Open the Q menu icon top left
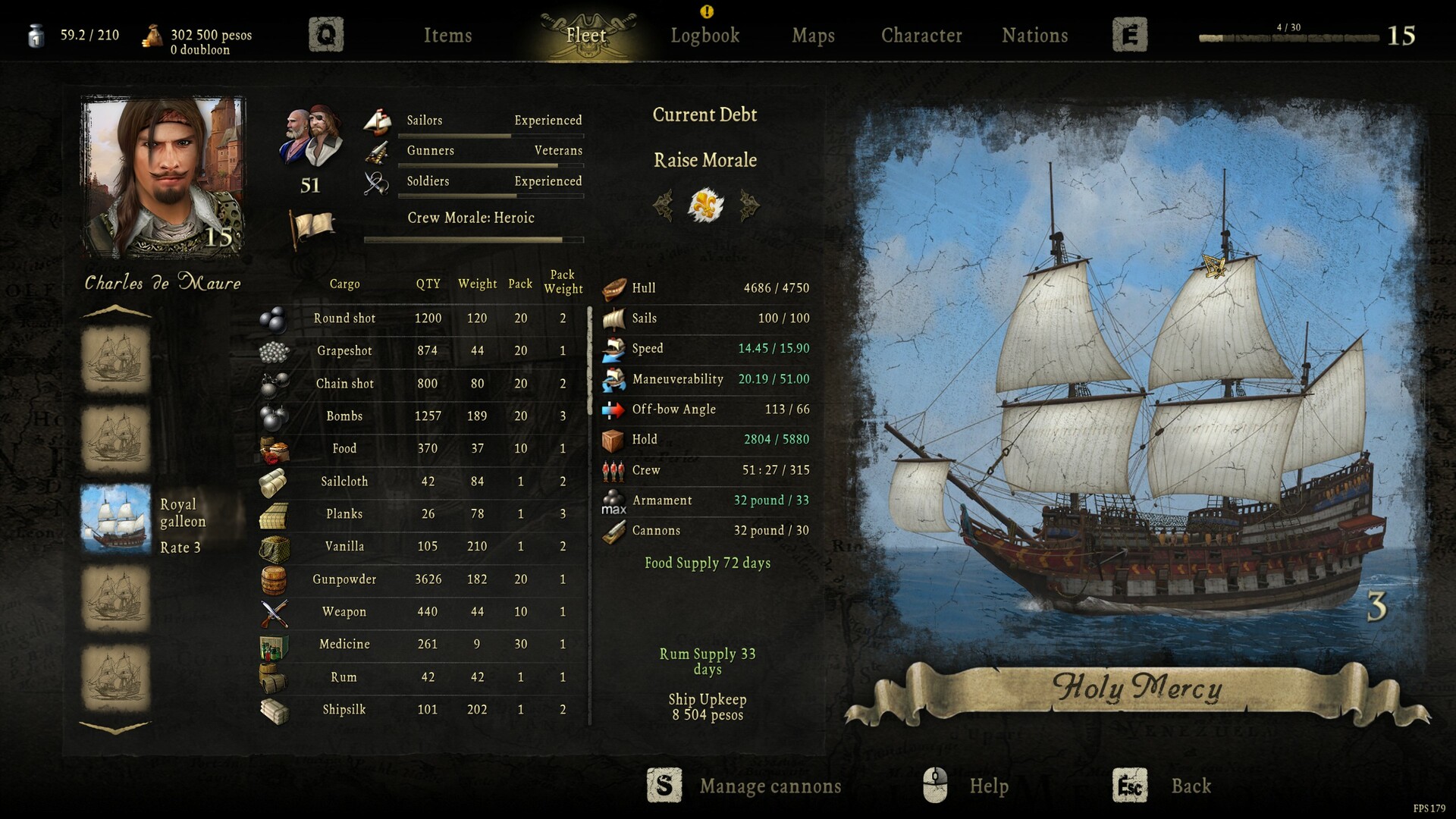The height and width of the screenshot is (819, 1456). (x=326, y=34)
